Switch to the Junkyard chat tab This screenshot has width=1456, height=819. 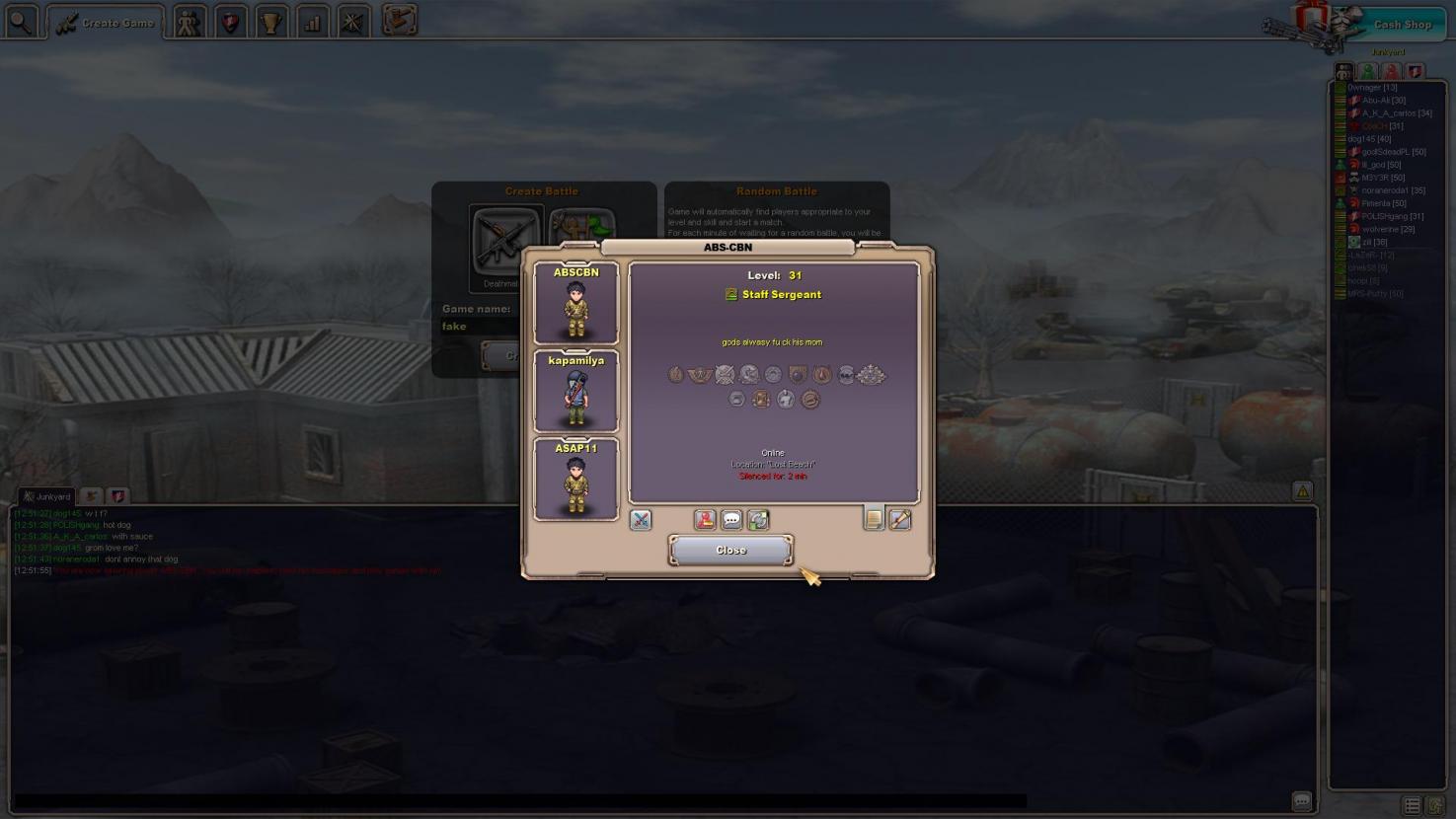(x=47, y=496)
